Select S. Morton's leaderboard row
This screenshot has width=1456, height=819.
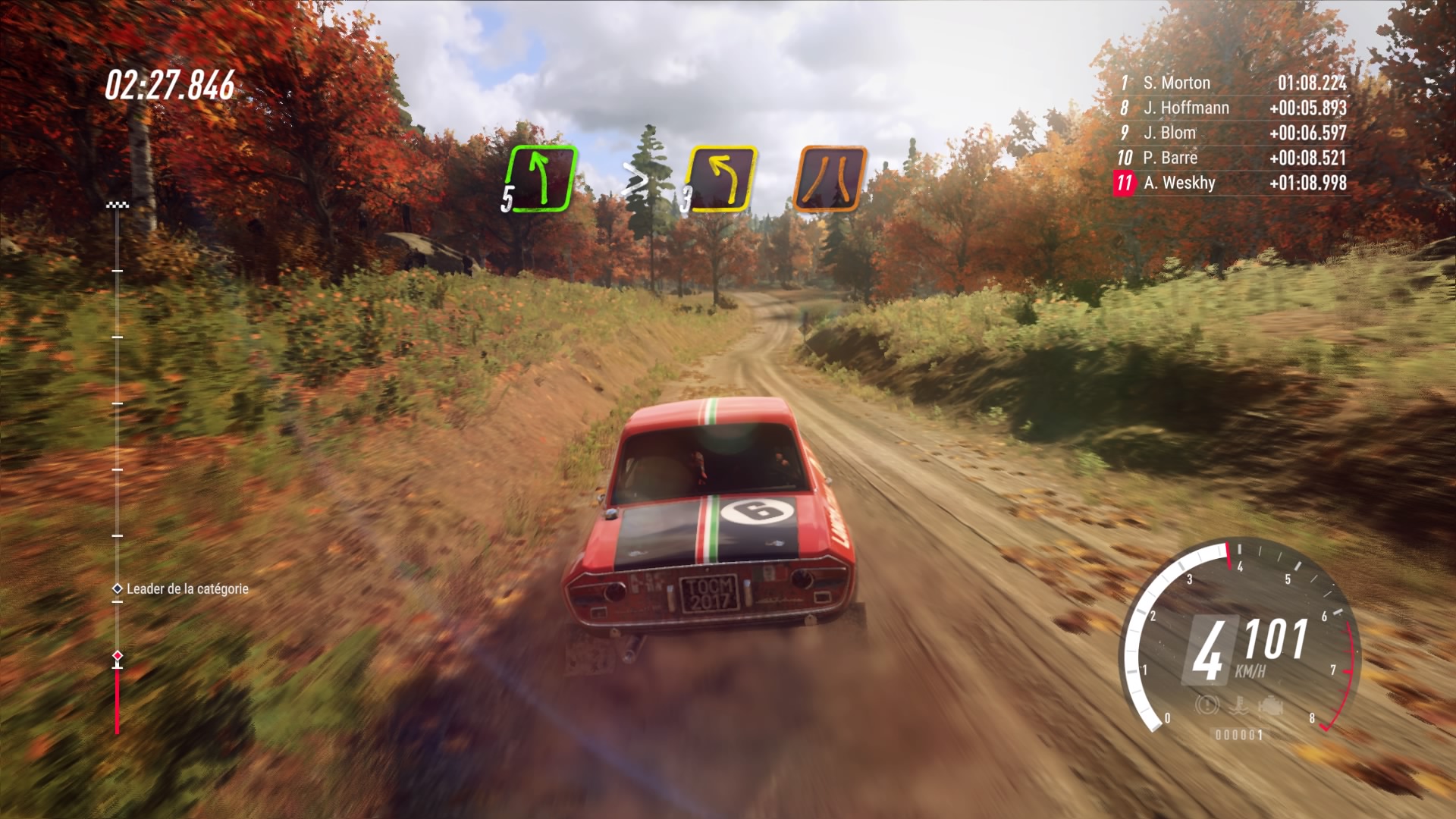point(1234,83)
